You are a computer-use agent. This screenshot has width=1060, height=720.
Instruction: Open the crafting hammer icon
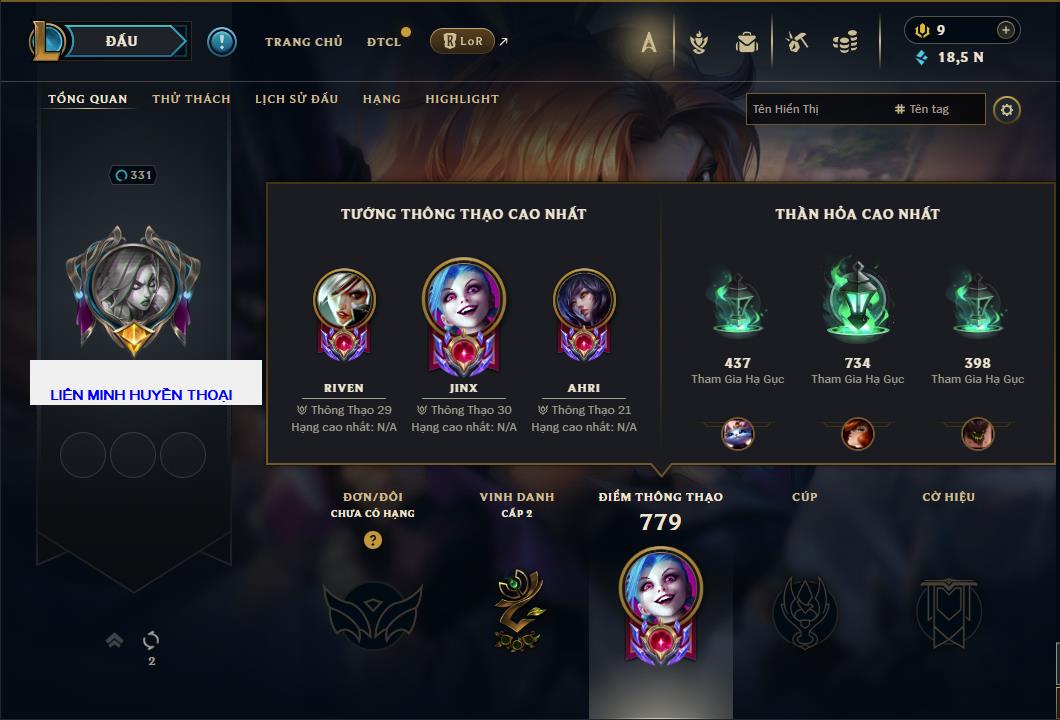(x=796, y=42)
